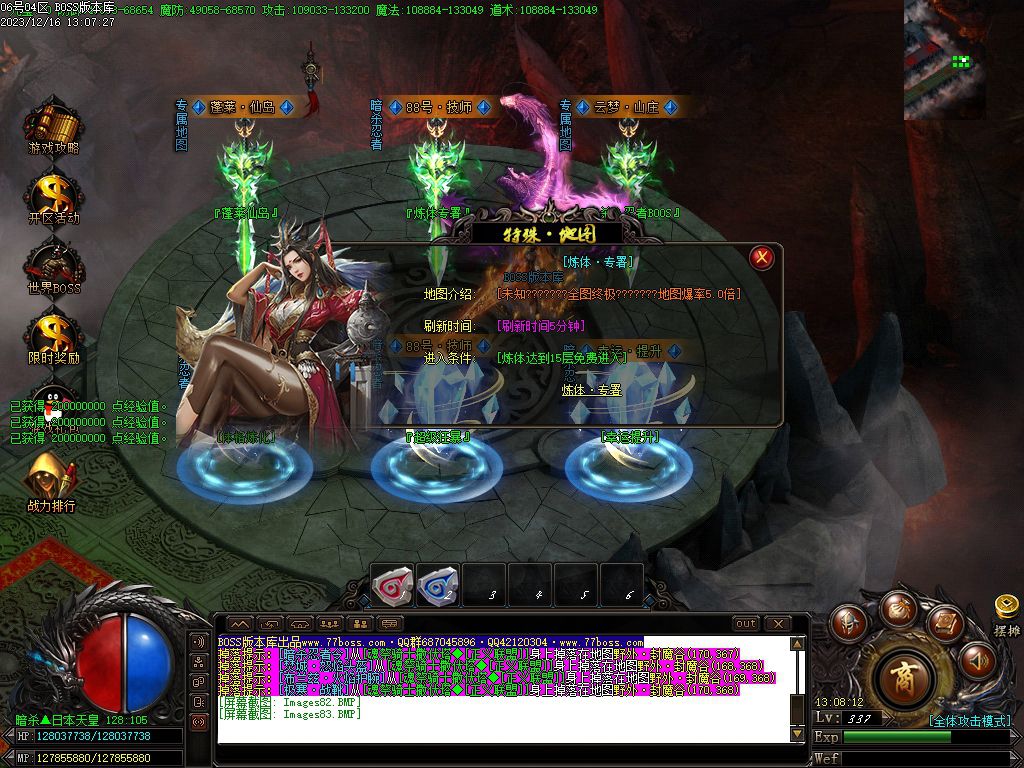Close the special map dialog
This screenshot has height=768, width=1024.
pos(762,258)
